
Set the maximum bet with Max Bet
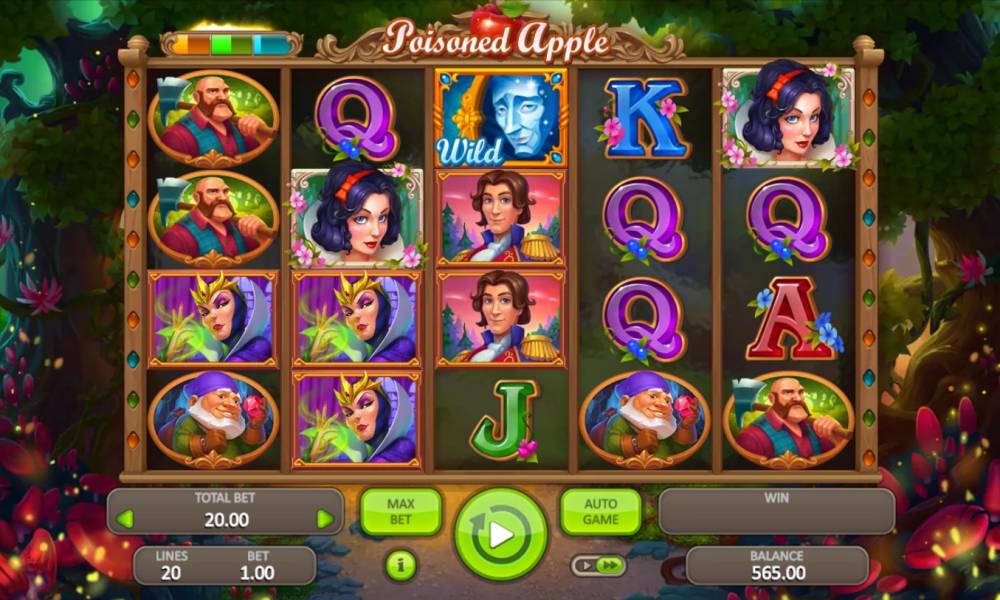click(x=400, y=511)
